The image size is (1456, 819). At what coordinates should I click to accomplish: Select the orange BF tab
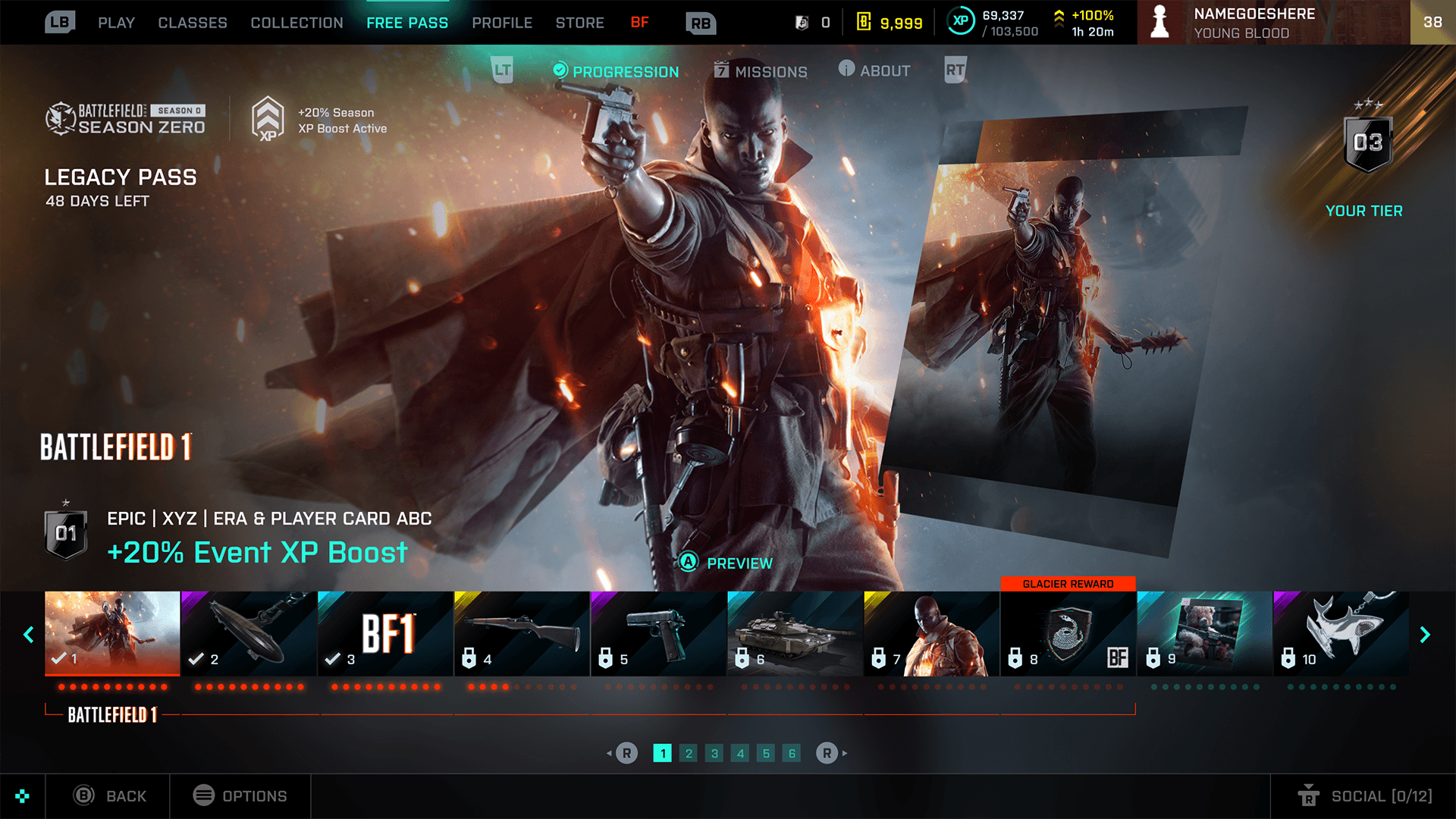(639, 23)
